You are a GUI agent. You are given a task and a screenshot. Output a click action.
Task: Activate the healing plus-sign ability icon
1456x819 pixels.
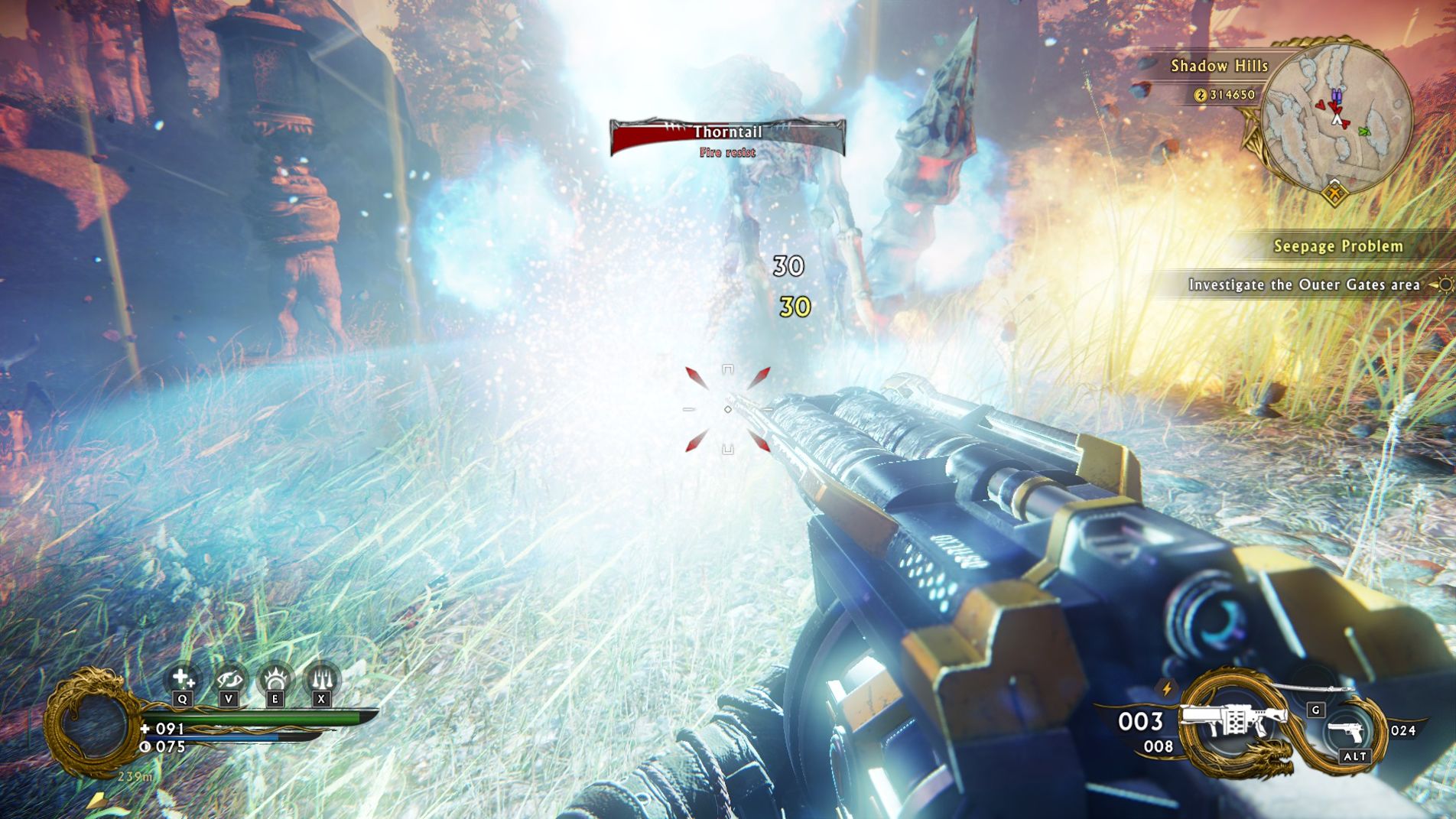coord(183,678)
